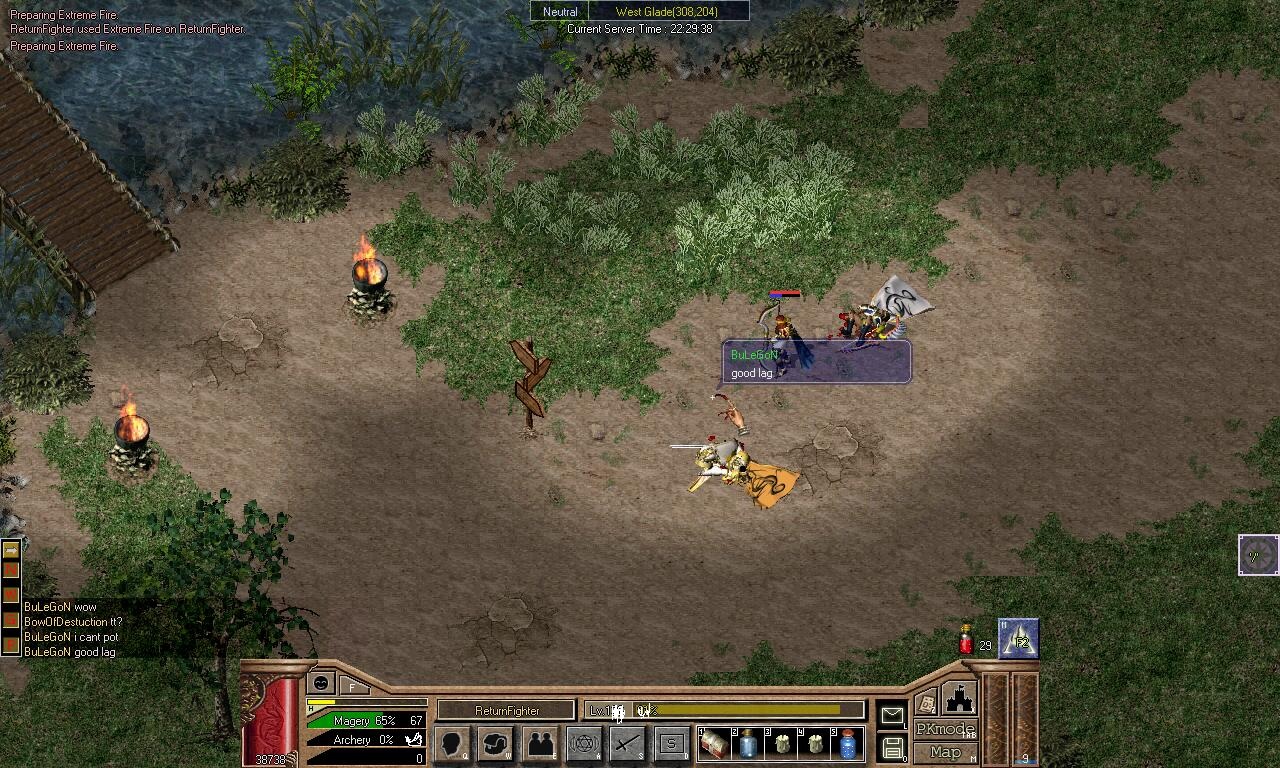Open the backpack inventory
The height and width of the screenshot is (768, 1280).
tap(496, 743)
